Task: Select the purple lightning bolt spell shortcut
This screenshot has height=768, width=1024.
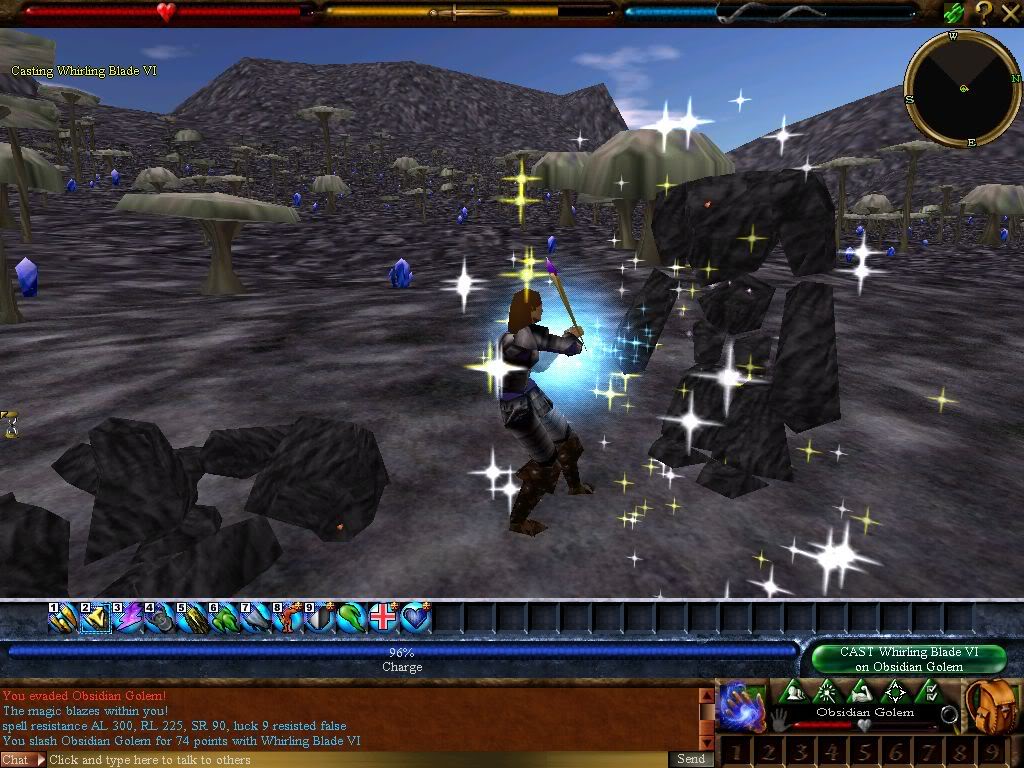Action: click(127, 619)
